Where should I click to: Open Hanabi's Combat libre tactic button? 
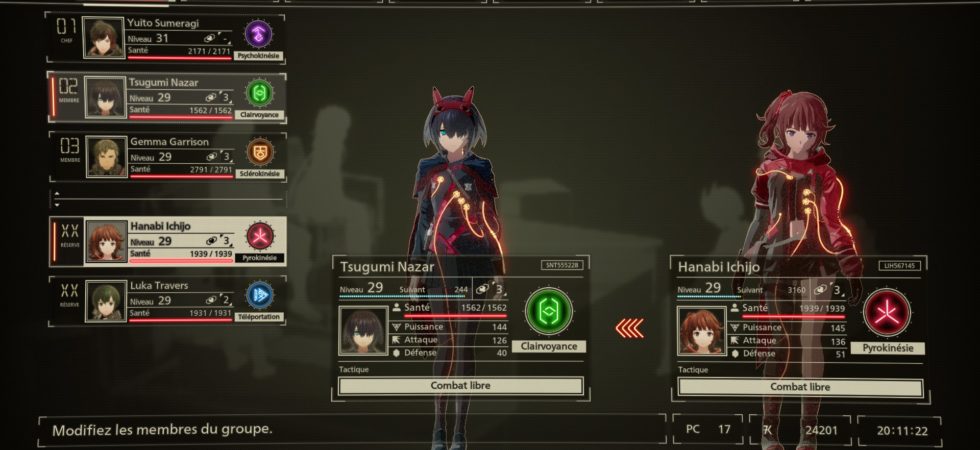798,386
